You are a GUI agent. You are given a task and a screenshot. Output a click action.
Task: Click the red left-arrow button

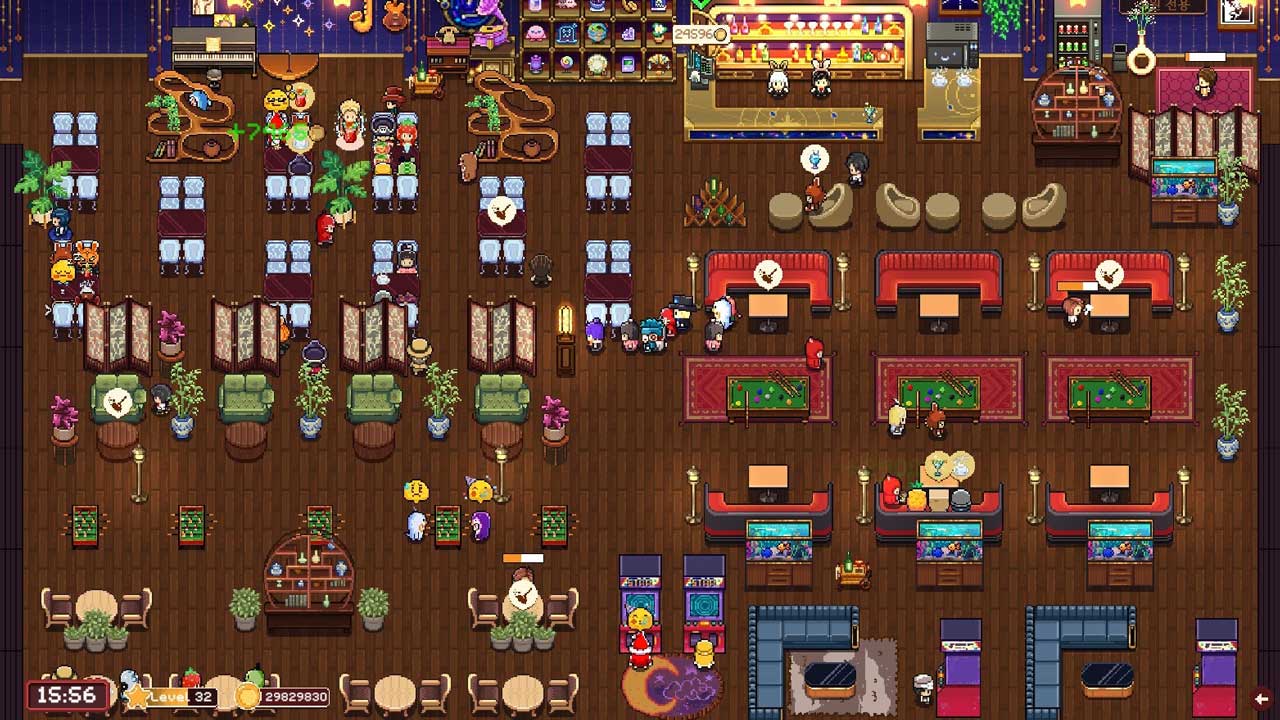(1262, 698)
